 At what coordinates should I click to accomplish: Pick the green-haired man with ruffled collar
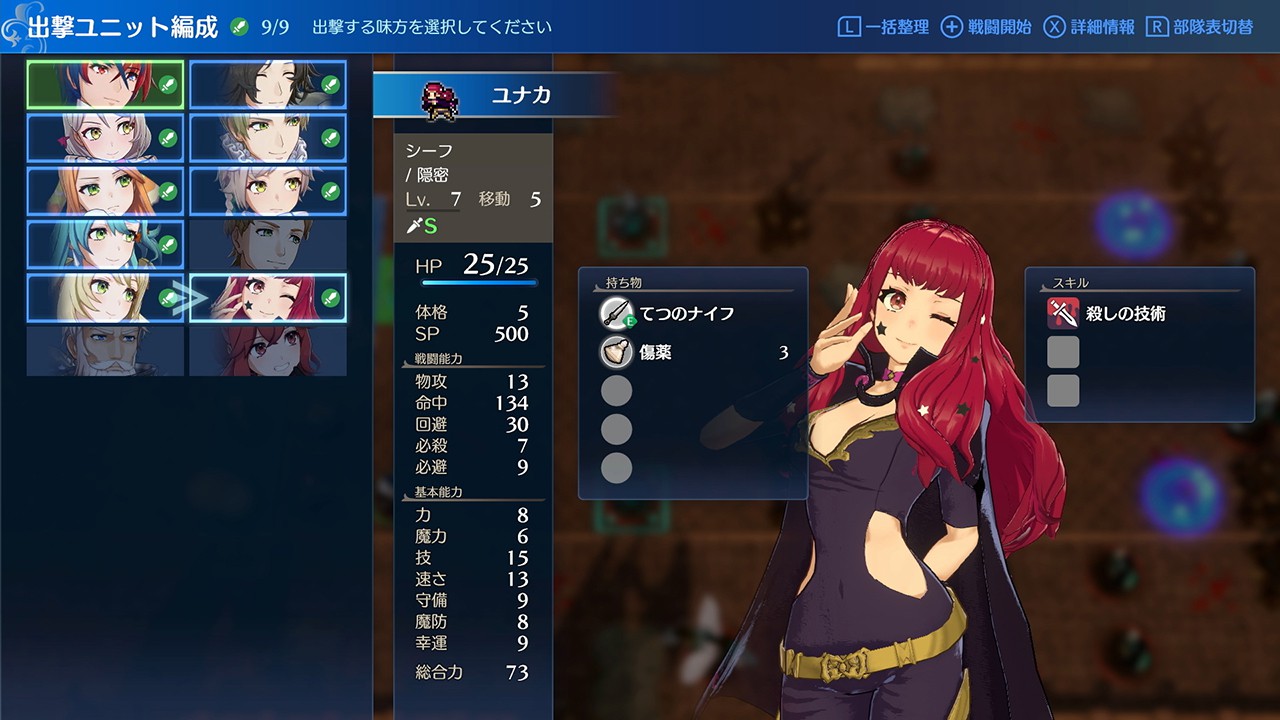(x=268, y=137)
